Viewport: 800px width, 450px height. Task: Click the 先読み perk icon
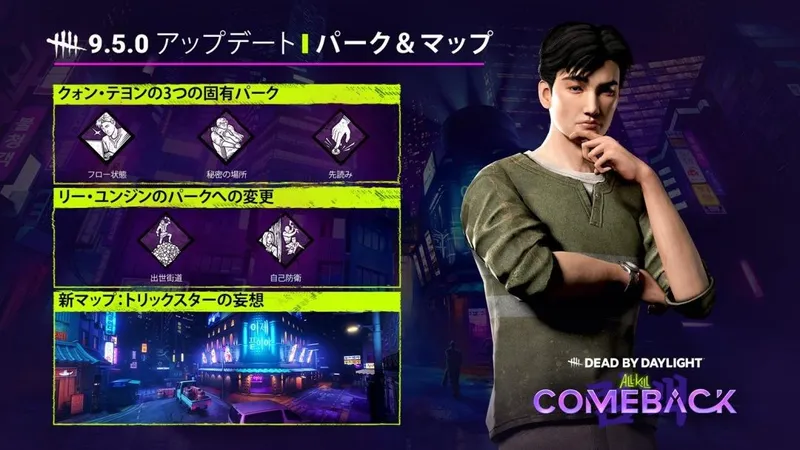tap(336, 137)
